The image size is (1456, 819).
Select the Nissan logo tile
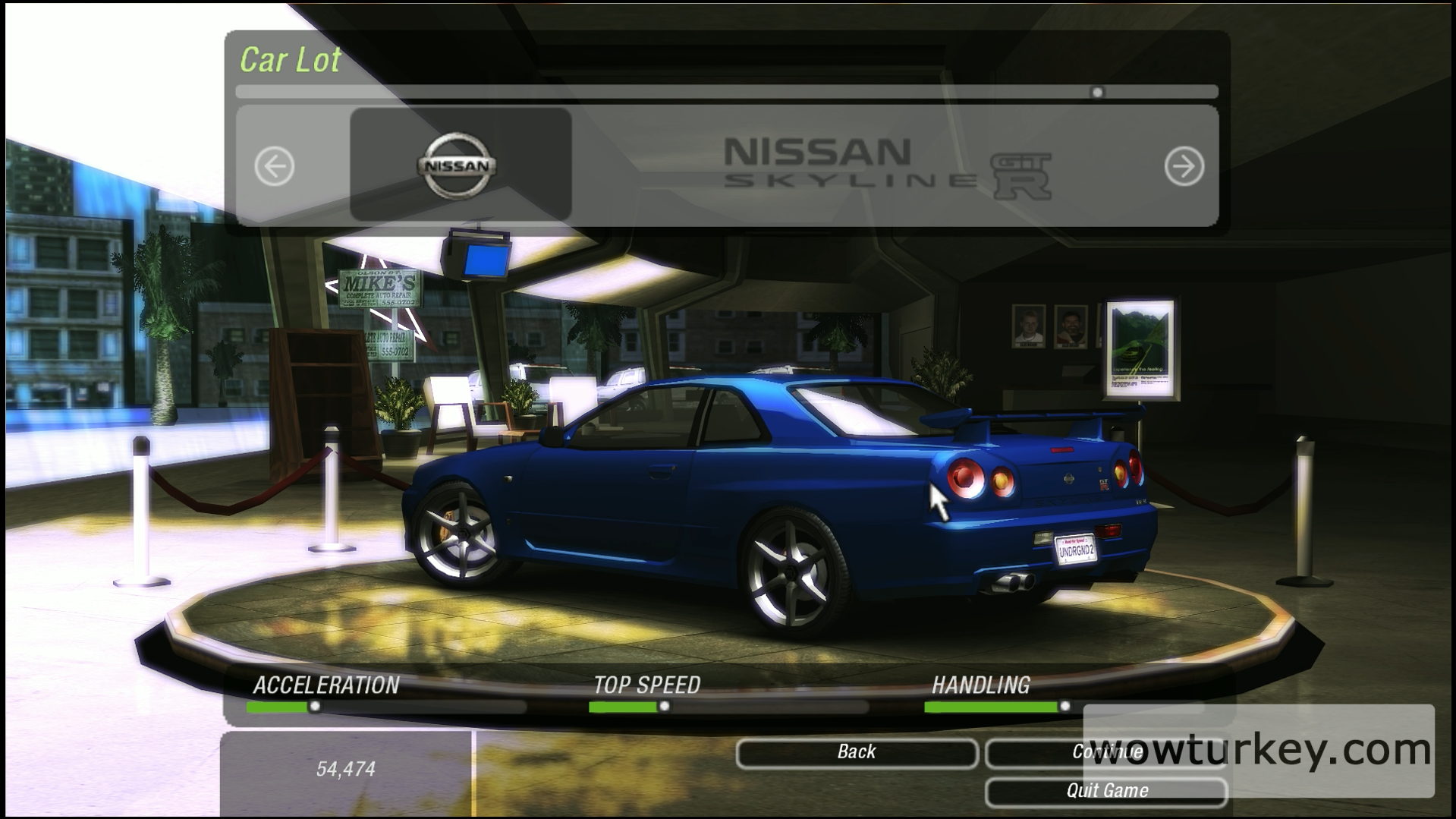pyautogui.click(x=460, y=165)
